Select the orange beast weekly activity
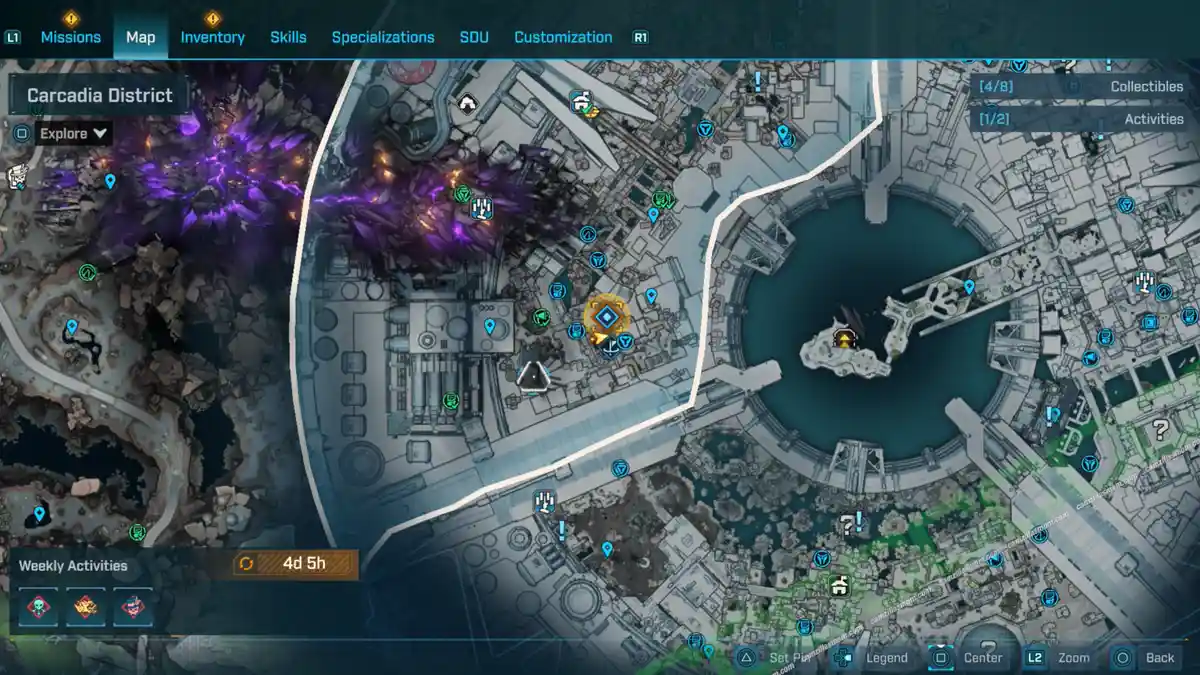The width and height of the screenshot is (1200, 675). point(86,607)
